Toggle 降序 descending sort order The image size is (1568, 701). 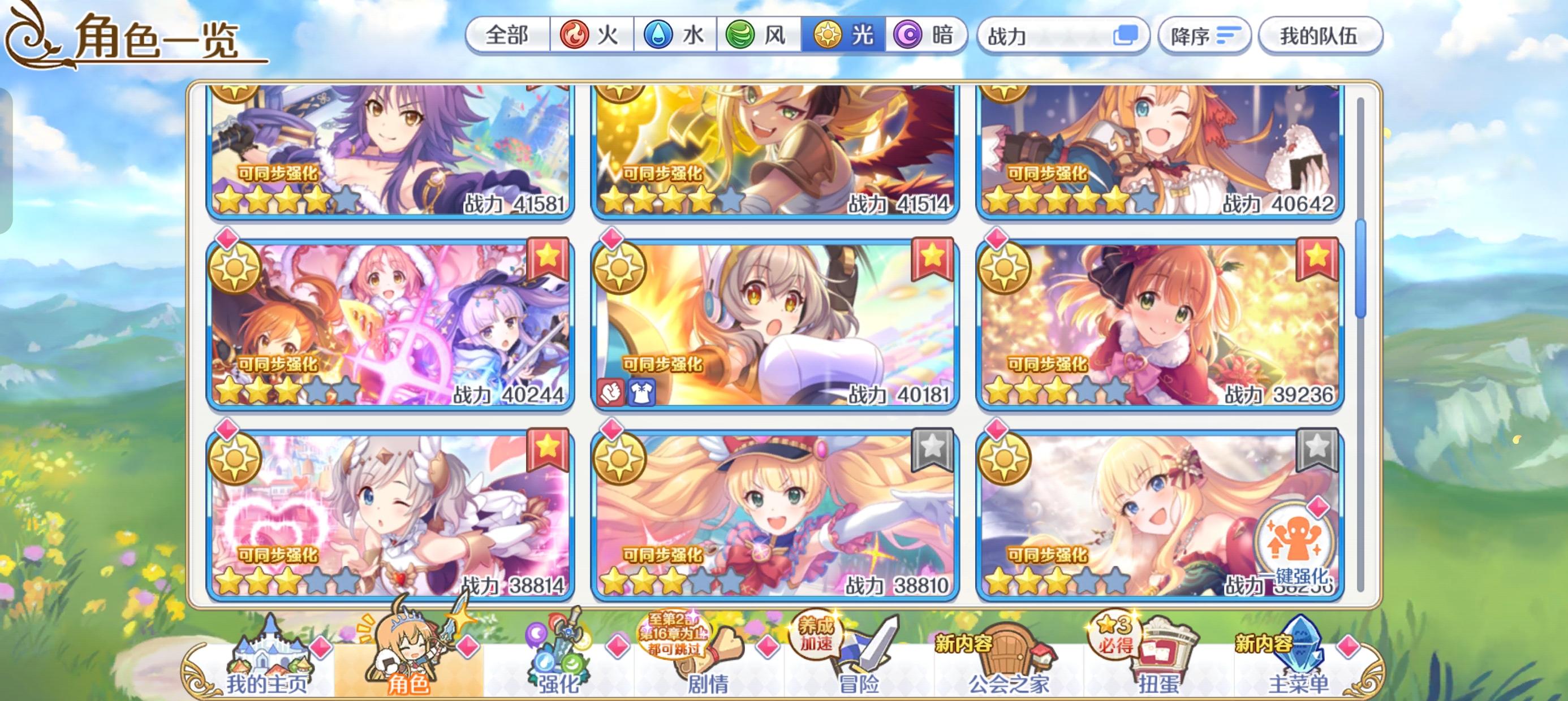pos(1203,36)
